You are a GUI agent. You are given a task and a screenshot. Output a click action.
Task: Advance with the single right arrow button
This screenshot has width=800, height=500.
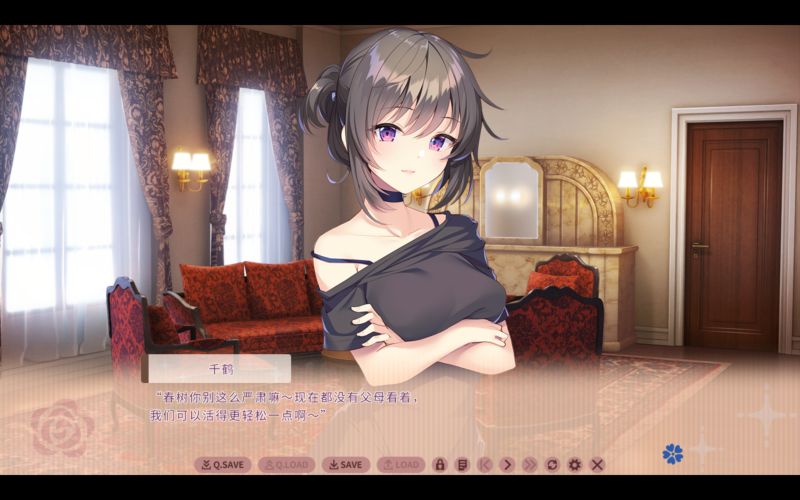point(507,464)
